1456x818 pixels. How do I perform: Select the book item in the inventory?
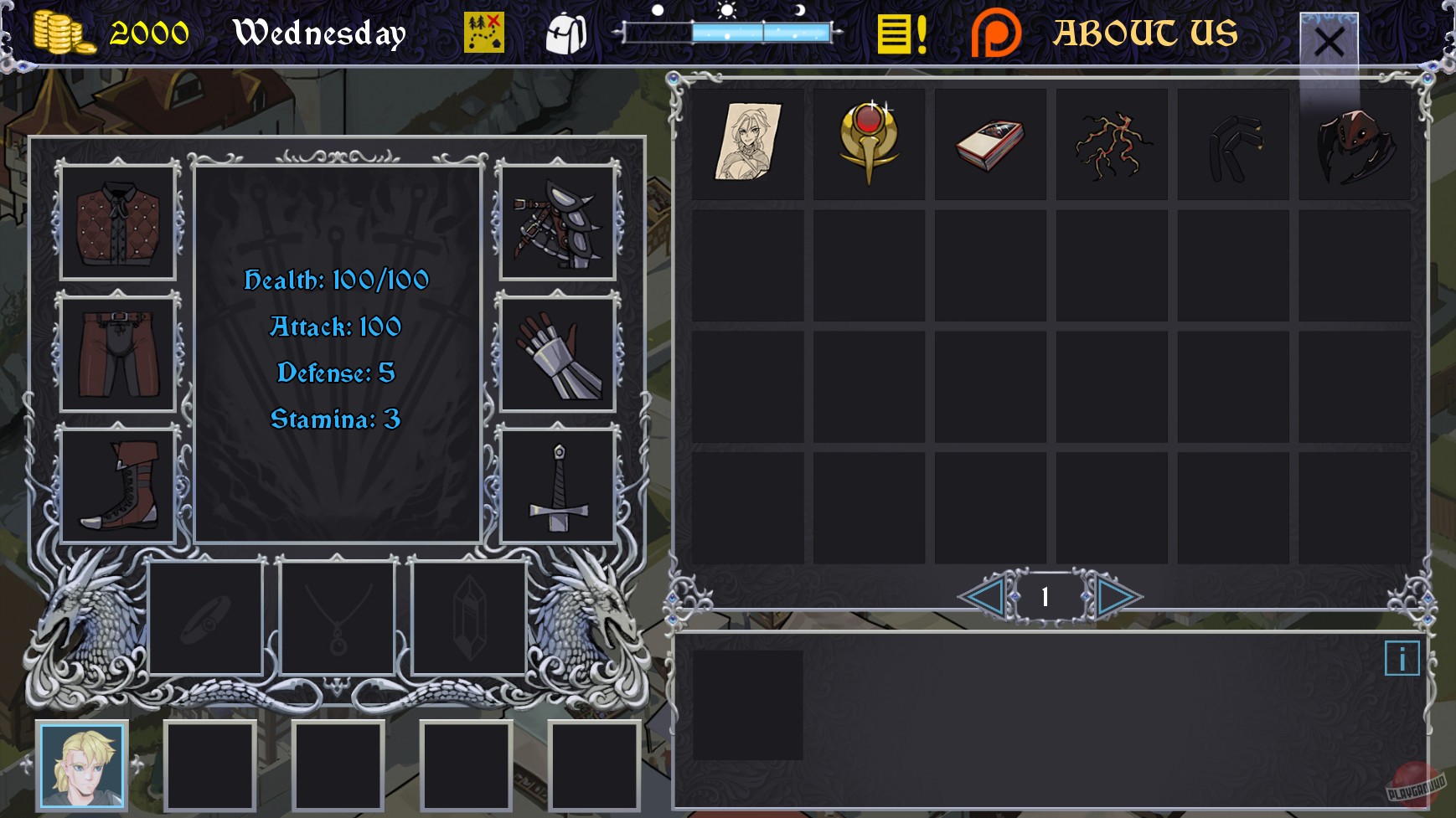(x=990, y=142)
